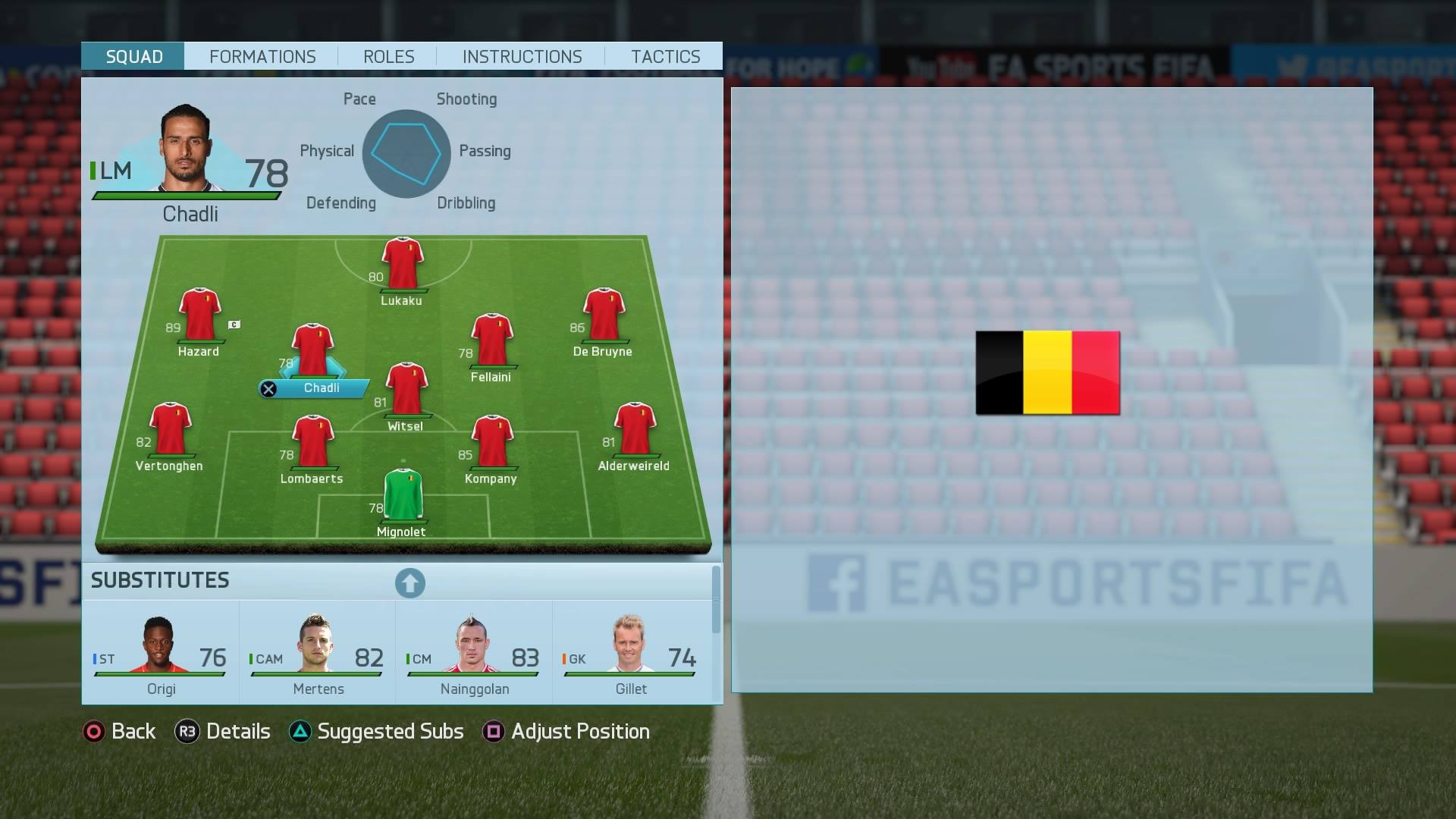Switch to the Formations tab
Image resolution: width=1456 pixels, height=819 pixels.
(x=262, y=57)
